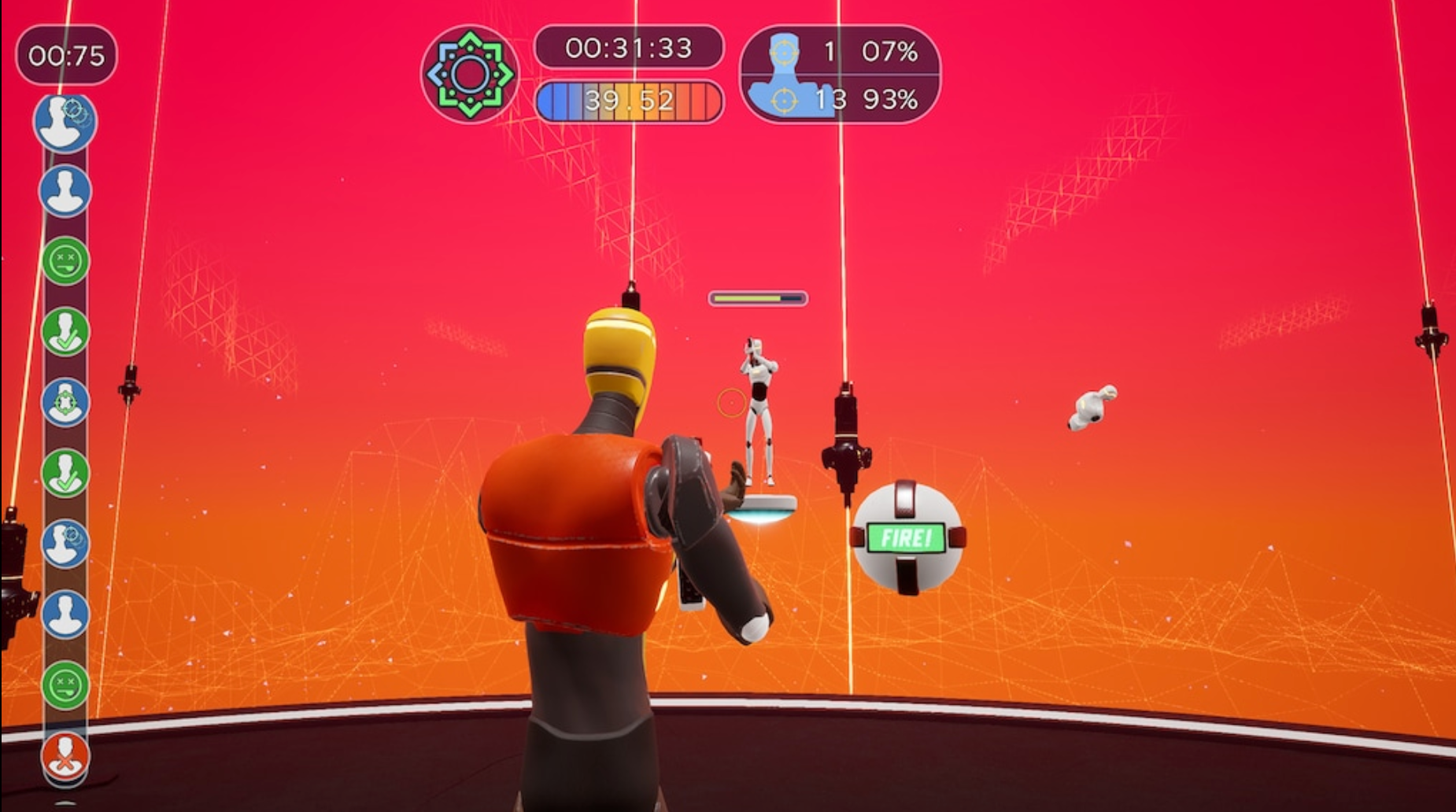This screenshot has width=1456, height=812.
Task: Click the 39.52 gradient score bar
Action: pyautogui.click(x=630, y=100)
